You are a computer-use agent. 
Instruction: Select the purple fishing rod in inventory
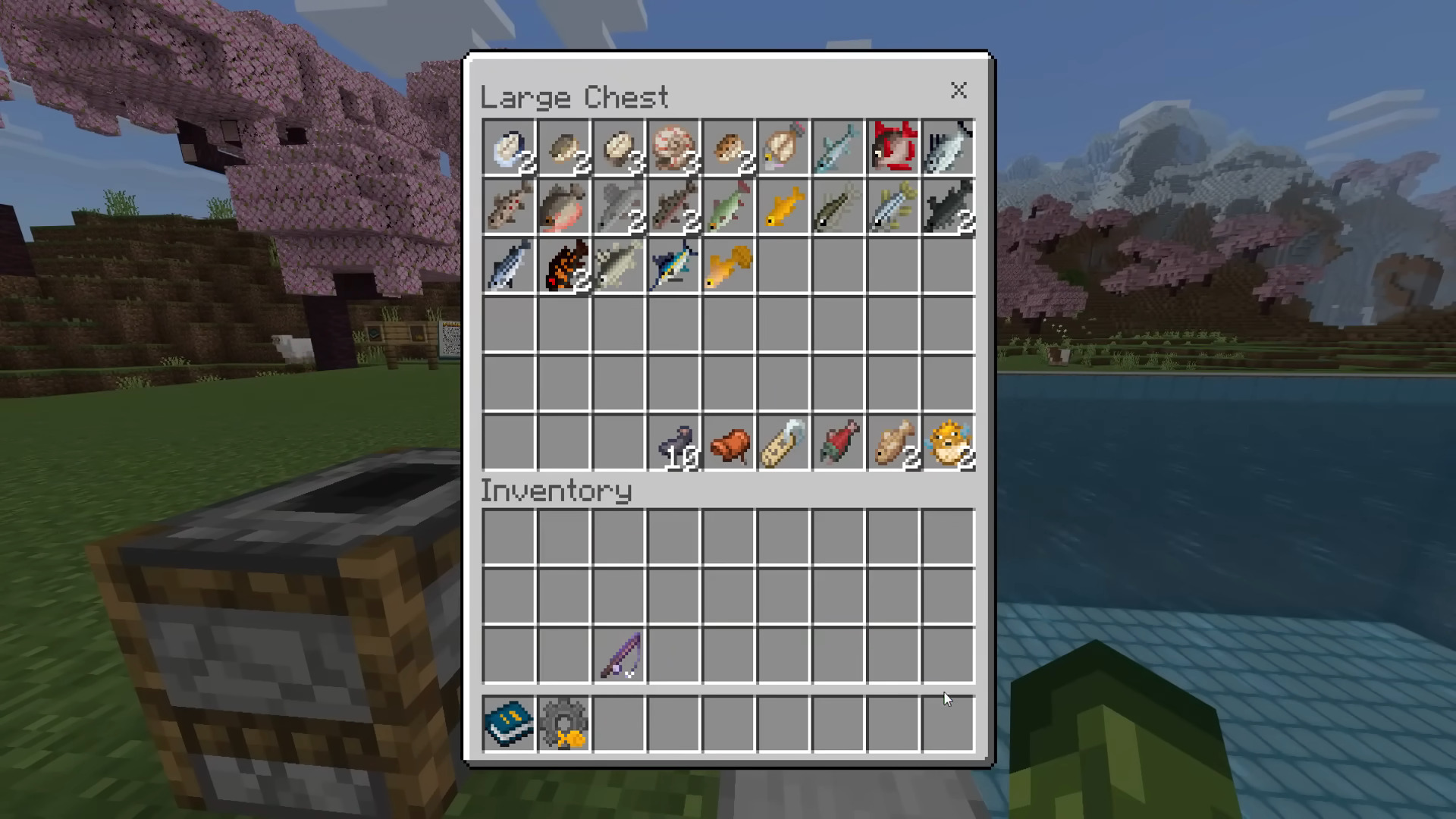(620, 655)
